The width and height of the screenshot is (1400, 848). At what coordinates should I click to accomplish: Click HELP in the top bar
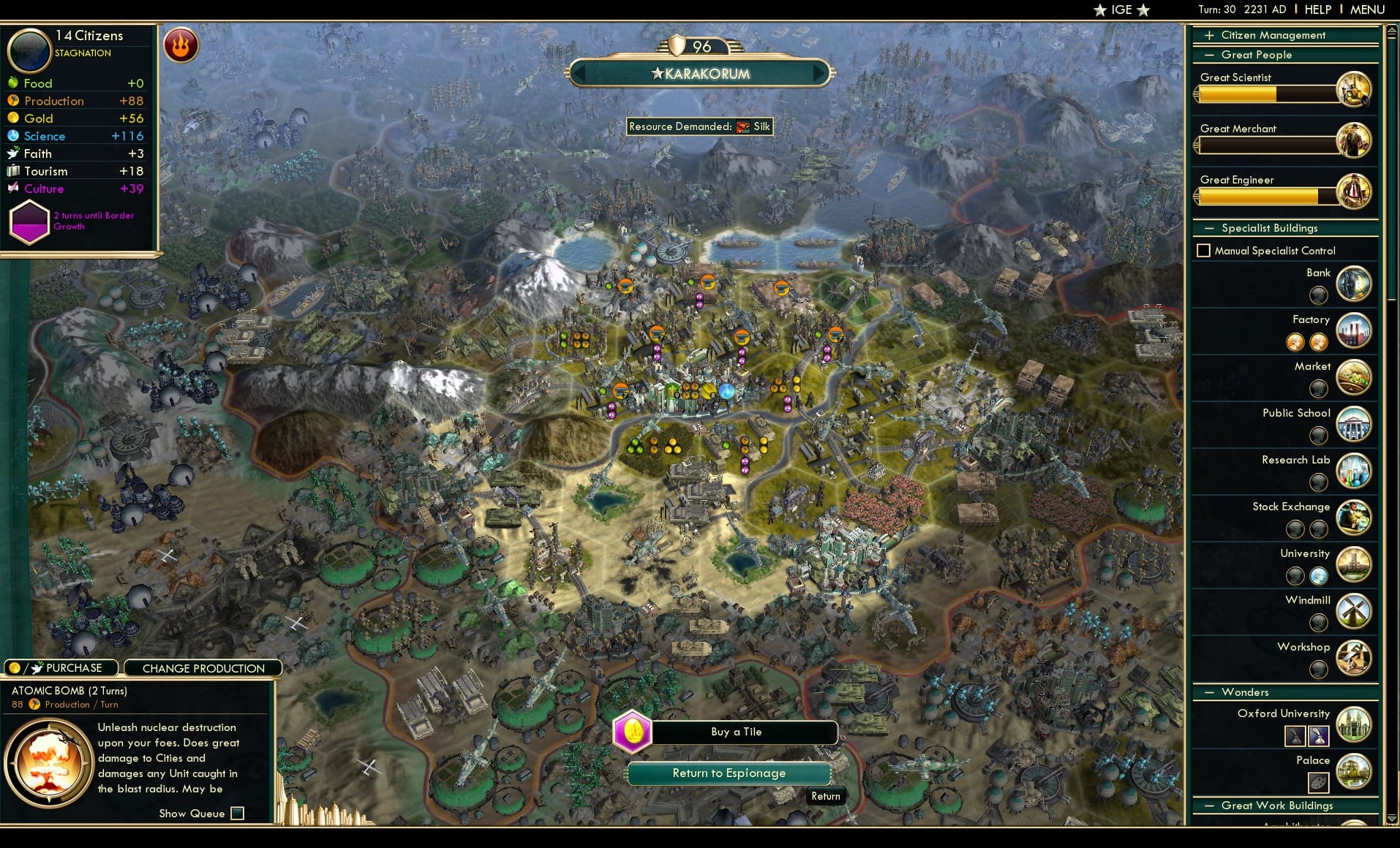click(x=1317, y=10)
